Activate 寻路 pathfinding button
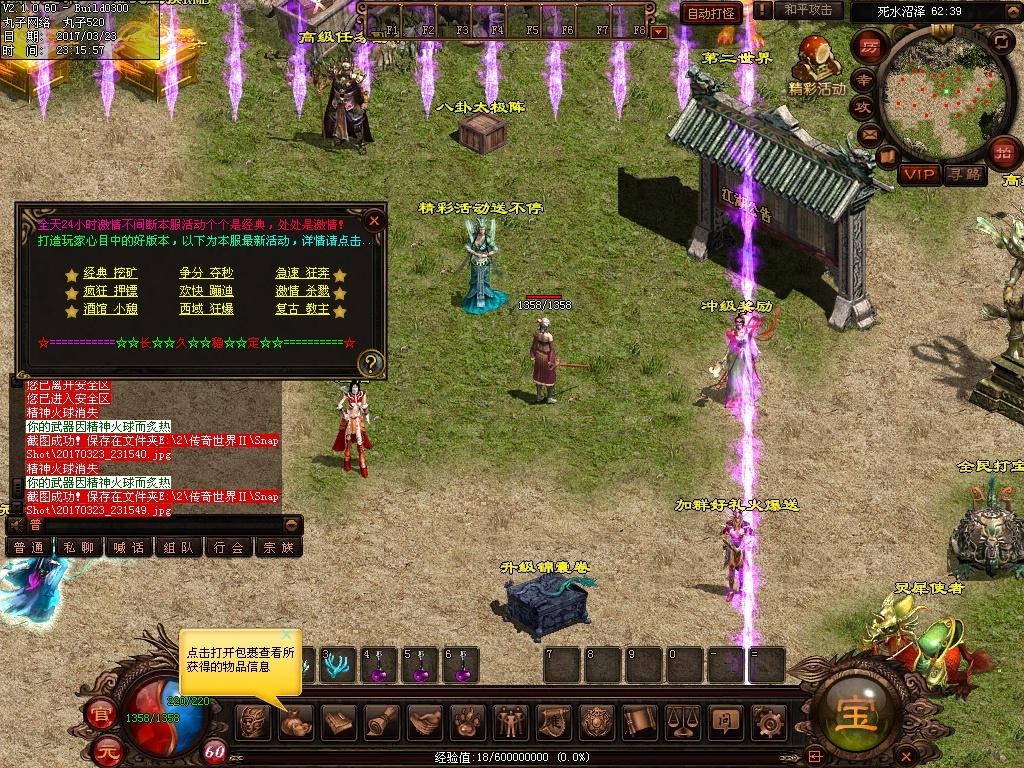Viewport: 1024px width, 768px height. [965, 175]
